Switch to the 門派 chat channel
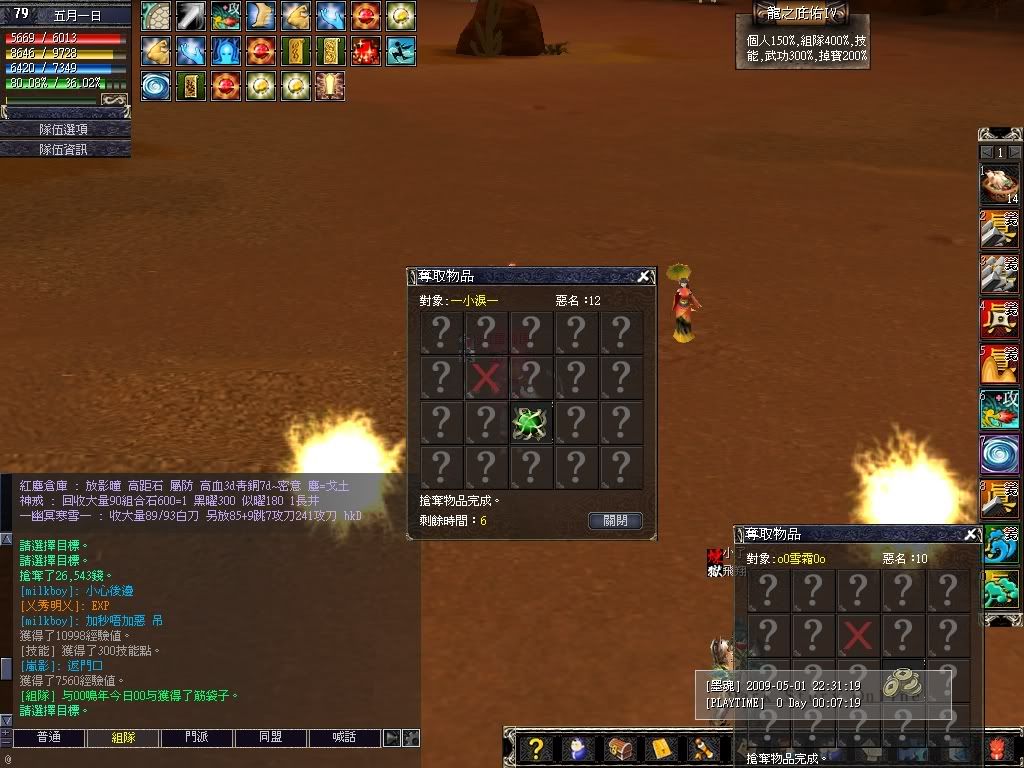 point(197,738)
